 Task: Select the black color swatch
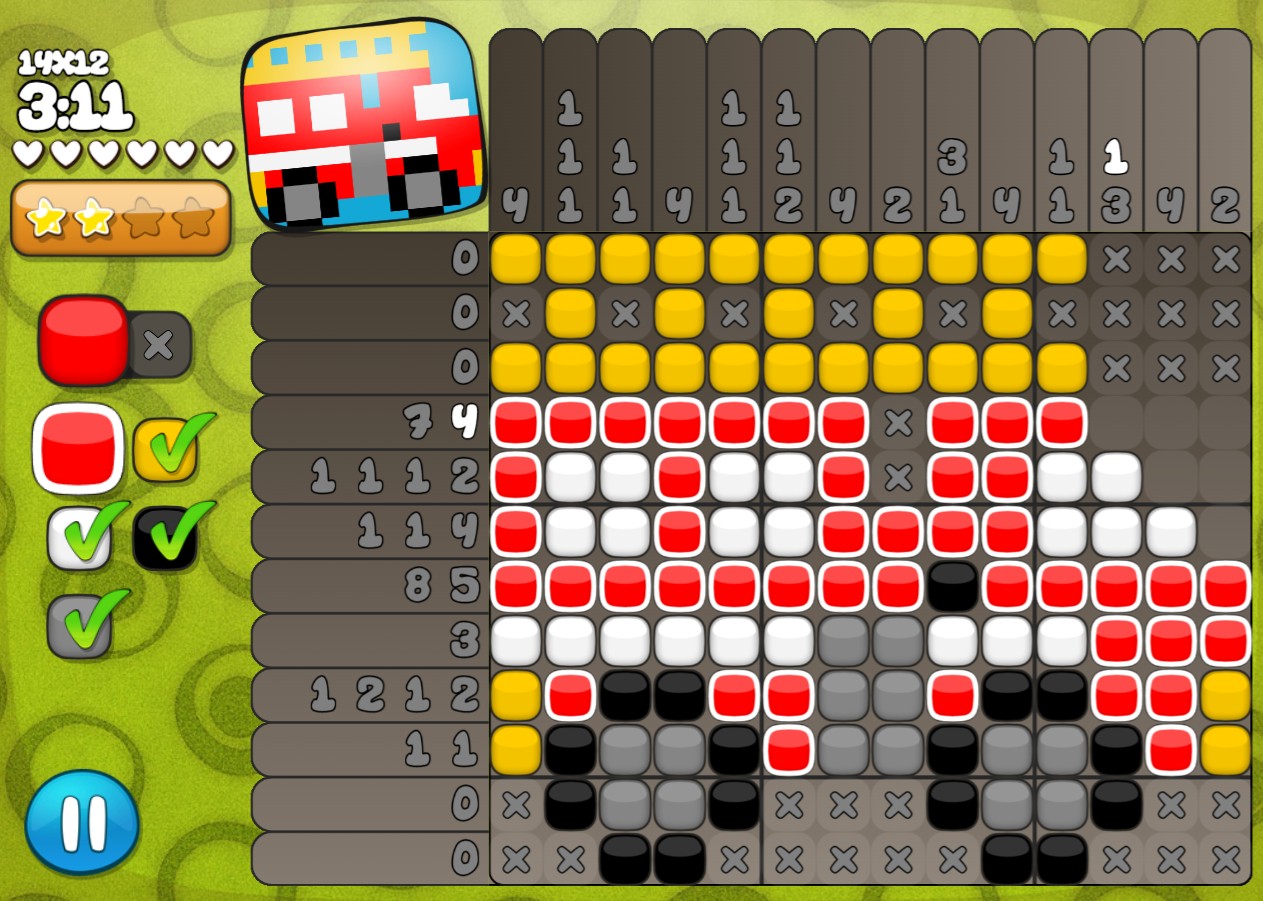coord(166,537)
